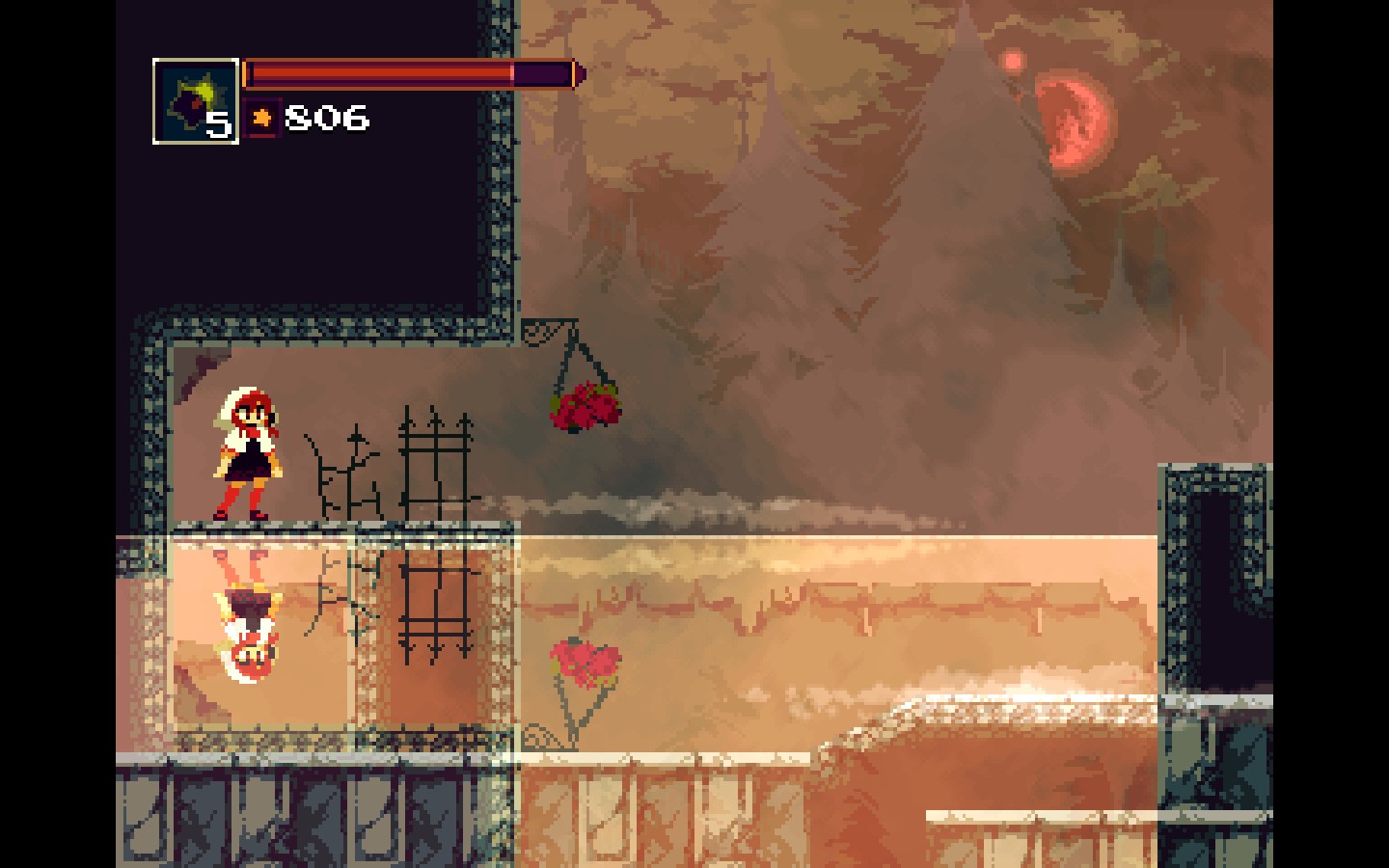Toggle the item count badge showing 5
The height and width of the screenshot is (868, 1389).
point(217,124)
